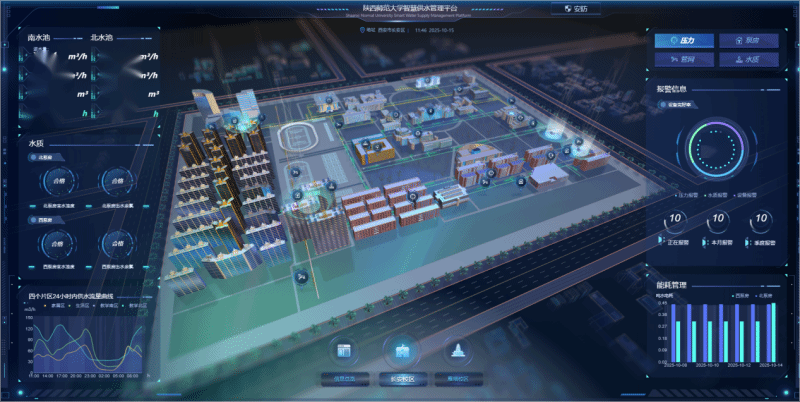Click the 信息总览 overview label button

(x=345, y=379)
